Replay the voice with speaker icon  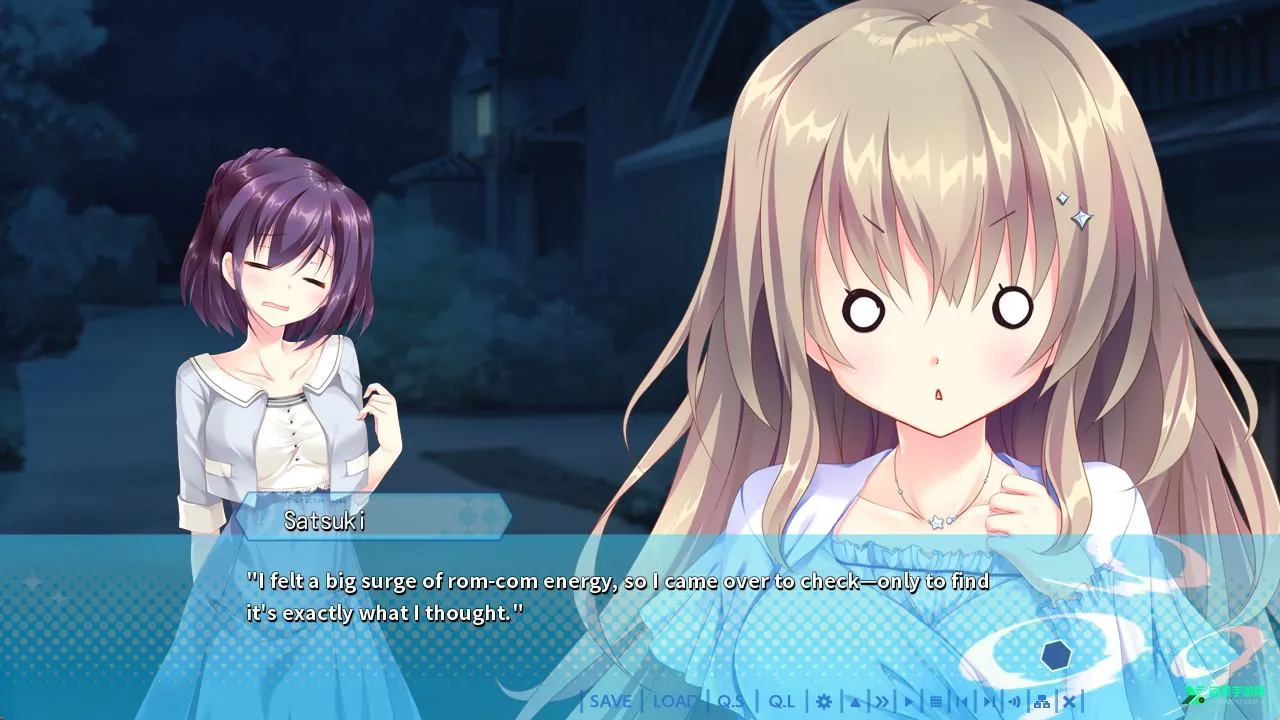point(1015,702)
